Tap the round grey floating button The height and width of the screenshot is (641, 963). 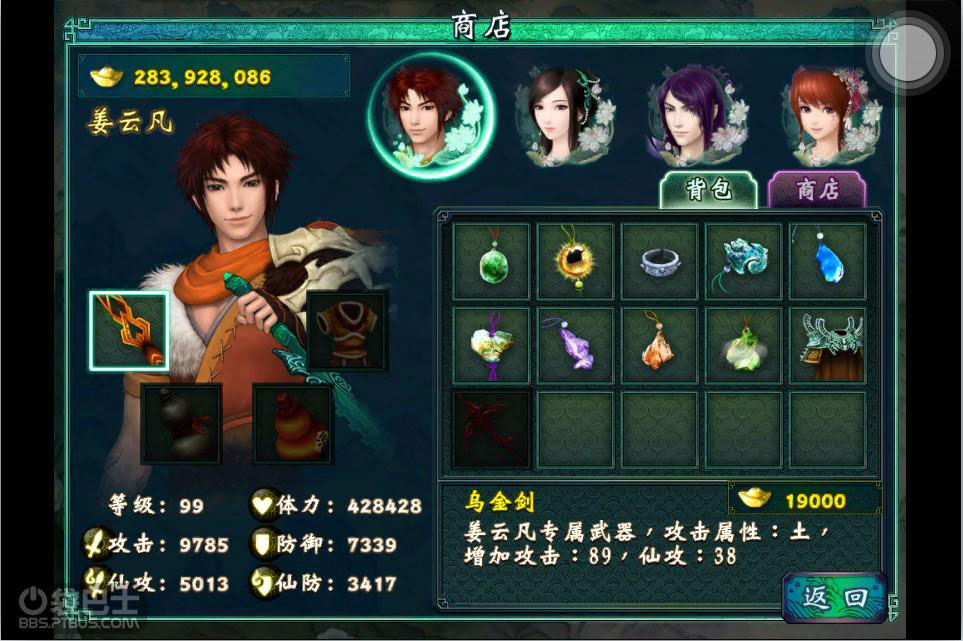(908, 50)
